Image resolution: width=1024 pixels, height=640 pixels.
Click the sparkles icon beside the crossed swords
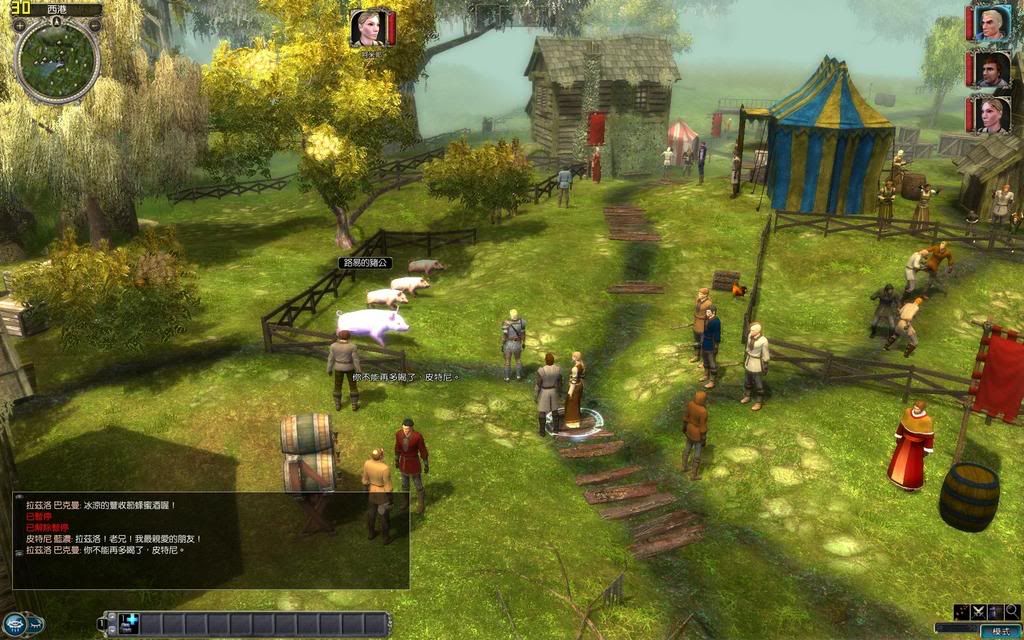click(x=961, y=612)
